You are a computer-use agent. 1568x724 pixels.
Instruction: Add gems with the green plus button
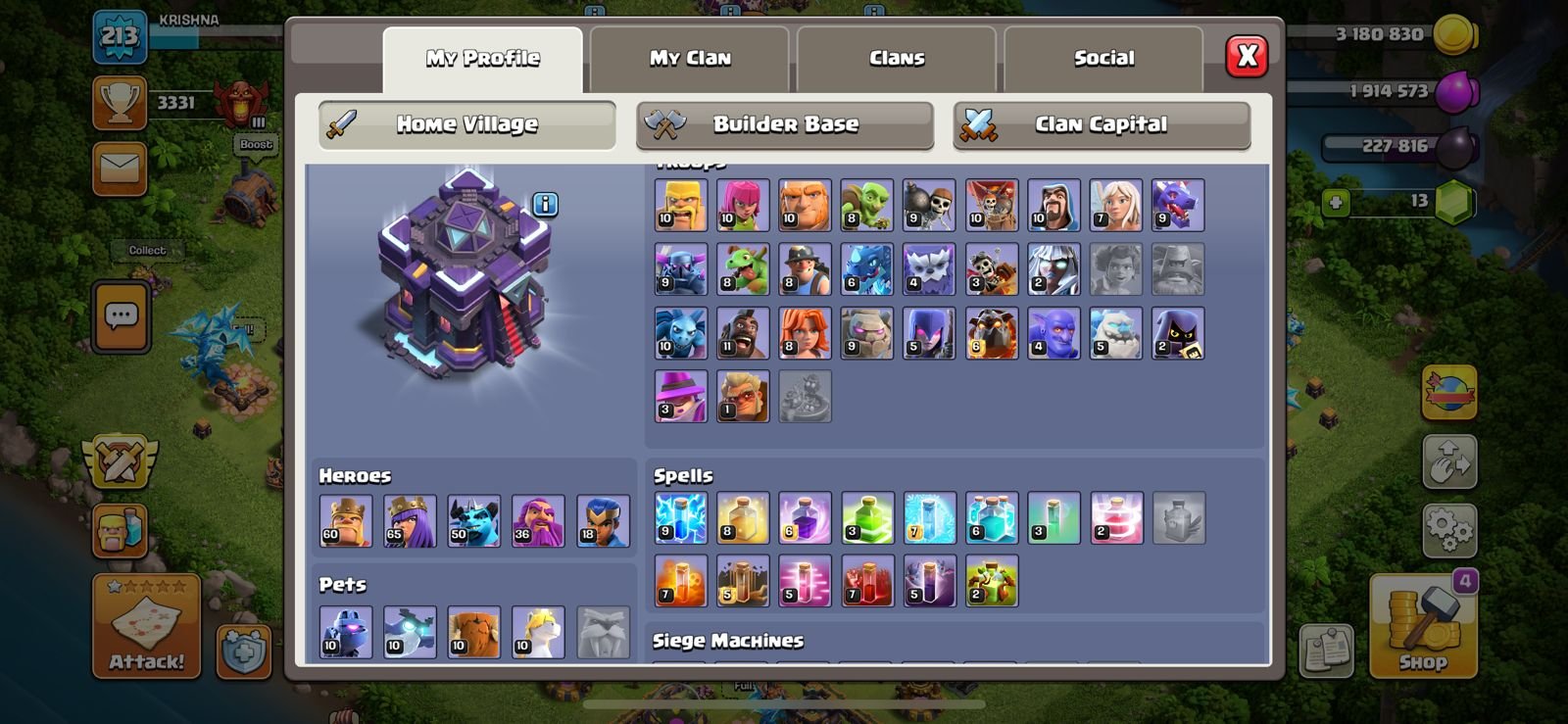pos(1335,202)
